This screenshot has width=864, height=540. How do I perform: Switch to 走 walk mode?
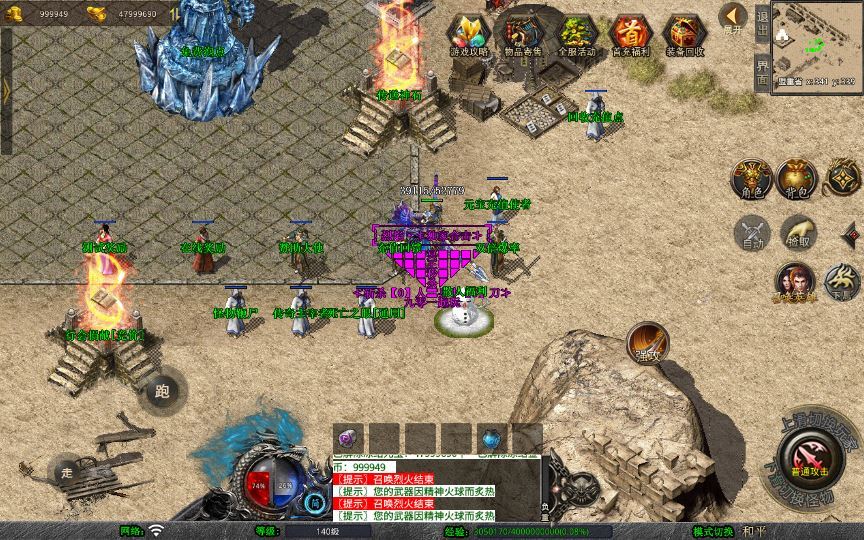point(67,472)
